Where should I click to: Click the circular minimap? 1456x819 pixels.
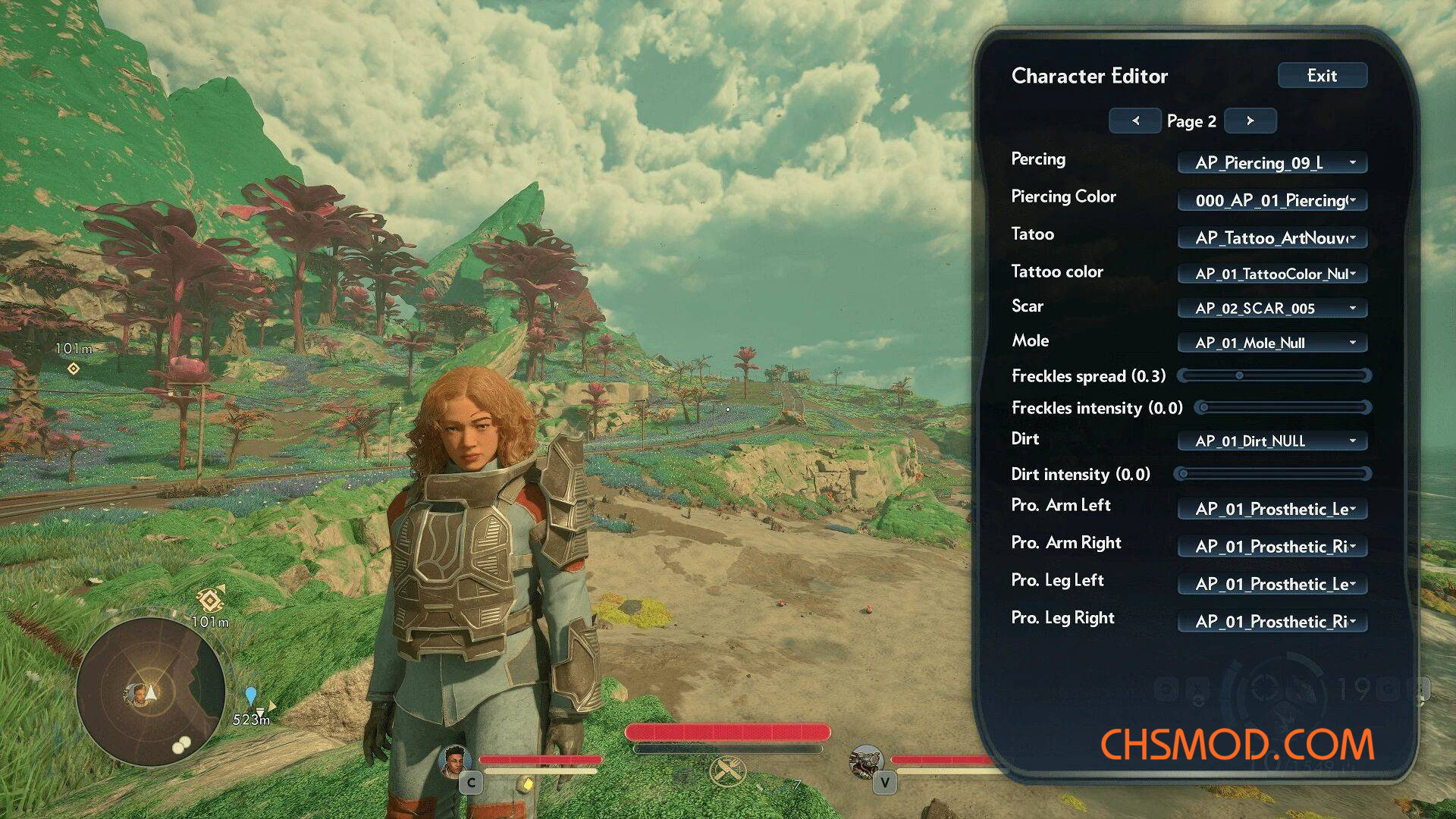(x=150, y=691)
